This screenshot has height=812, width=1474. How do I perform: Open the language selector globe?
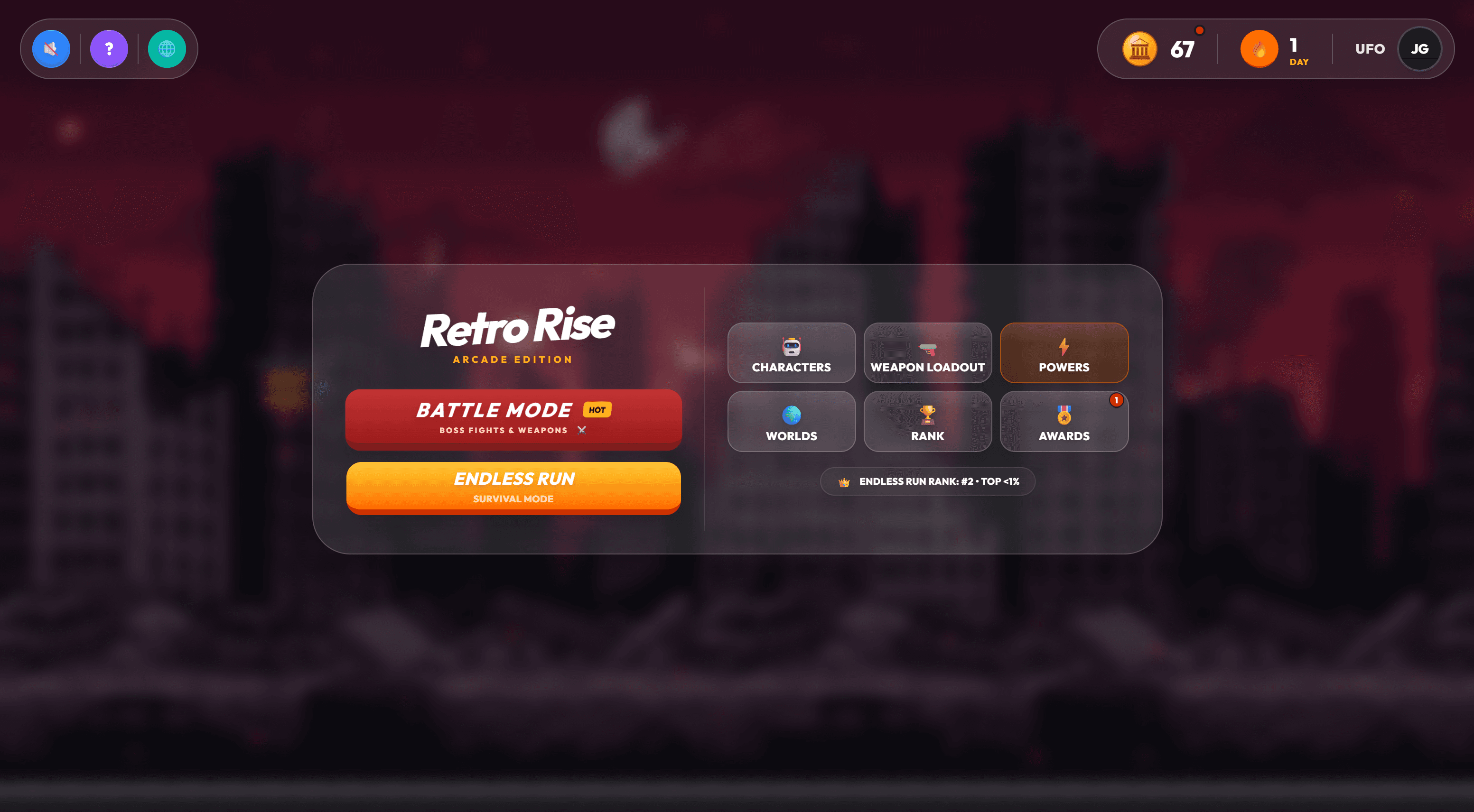(167, 48)
